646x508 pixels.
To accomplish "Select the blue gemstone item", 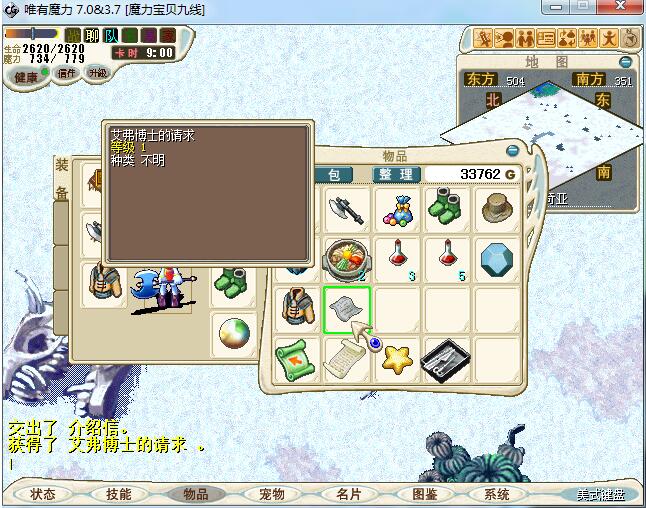I will [x=496, y=258].
